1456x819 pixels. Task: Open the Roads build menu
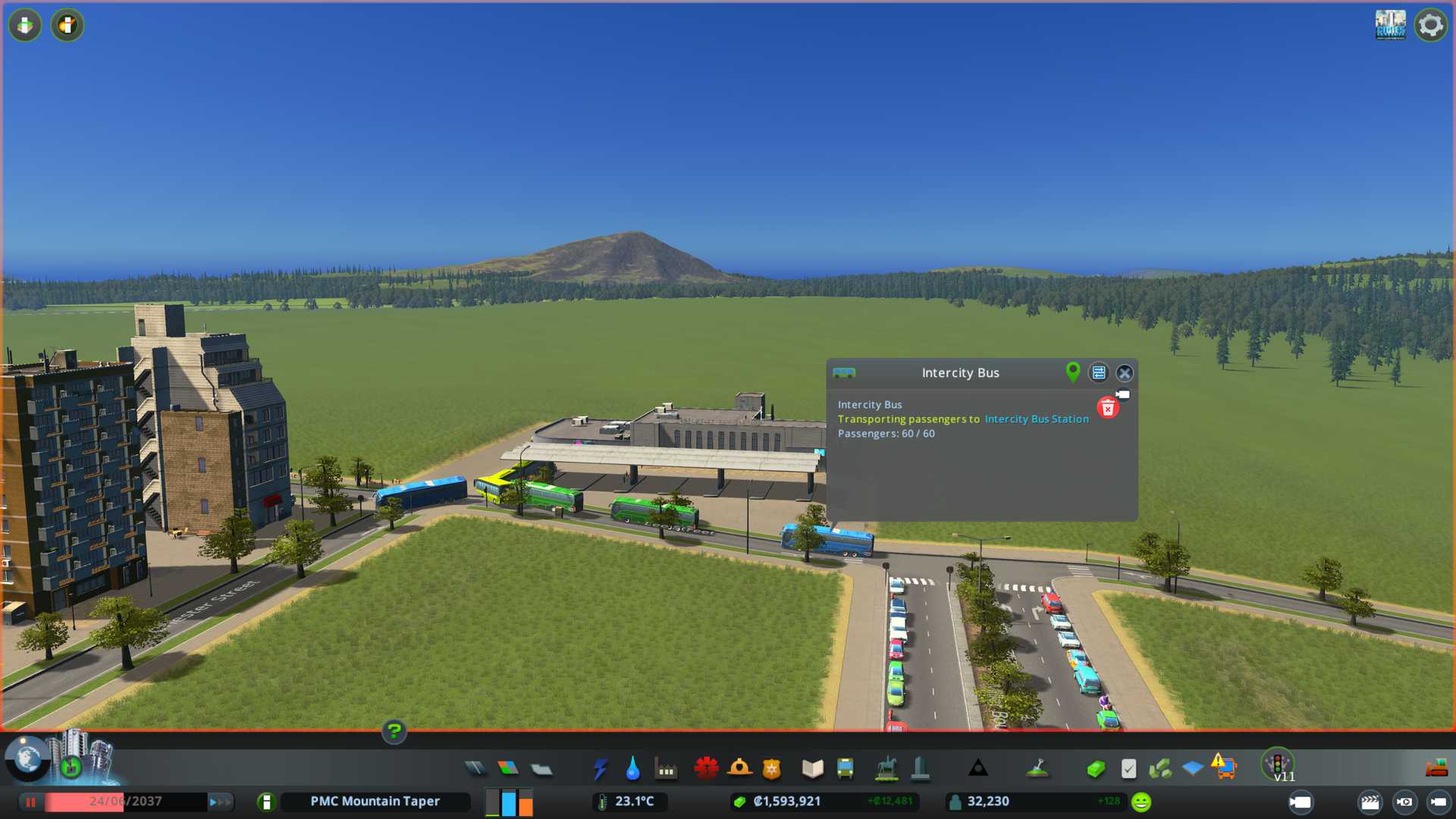tap(475, 769)
